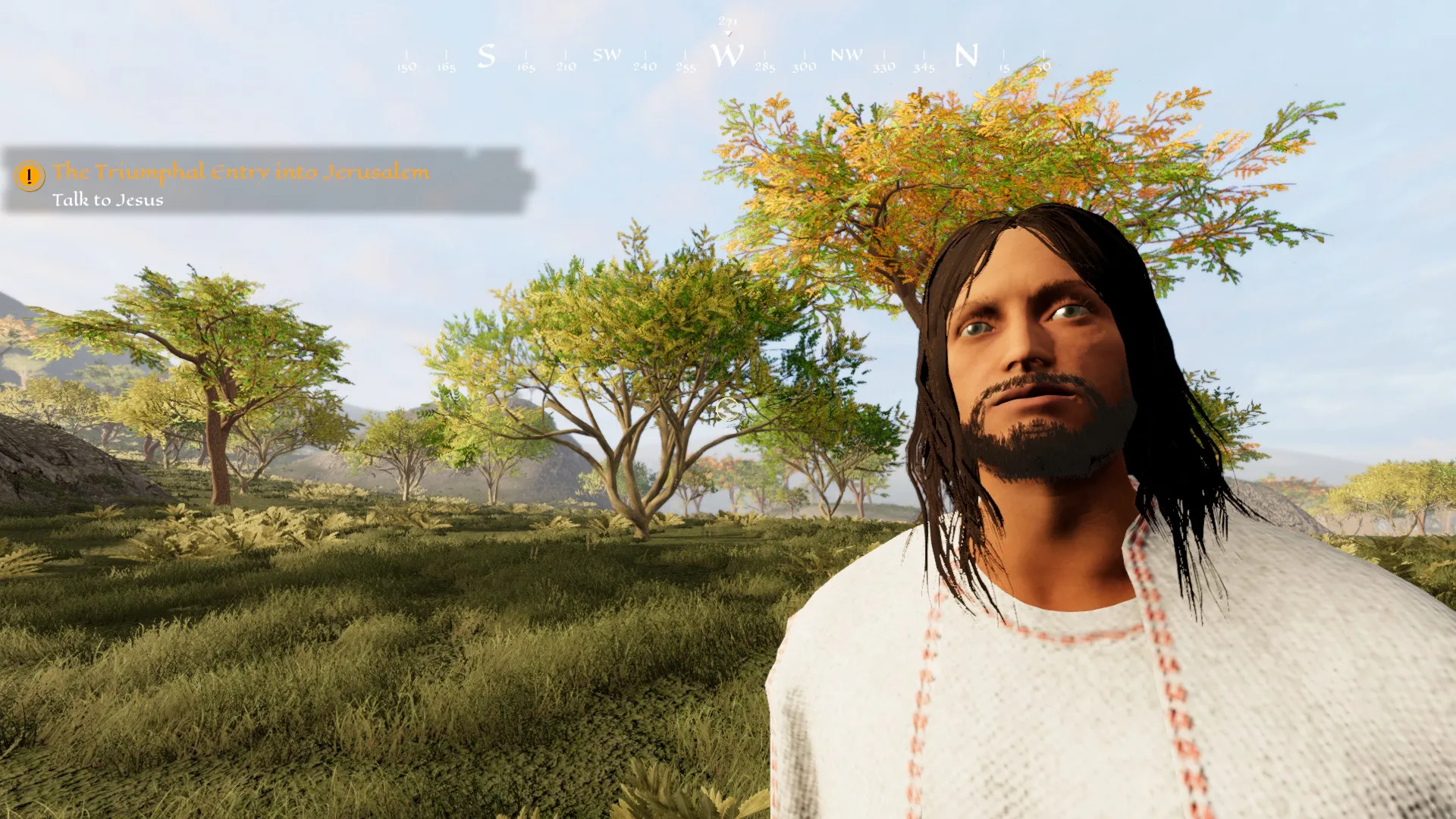Click the SW marker on the compass
Viewport: 1456px width, 819px height.
coord(607,55)
